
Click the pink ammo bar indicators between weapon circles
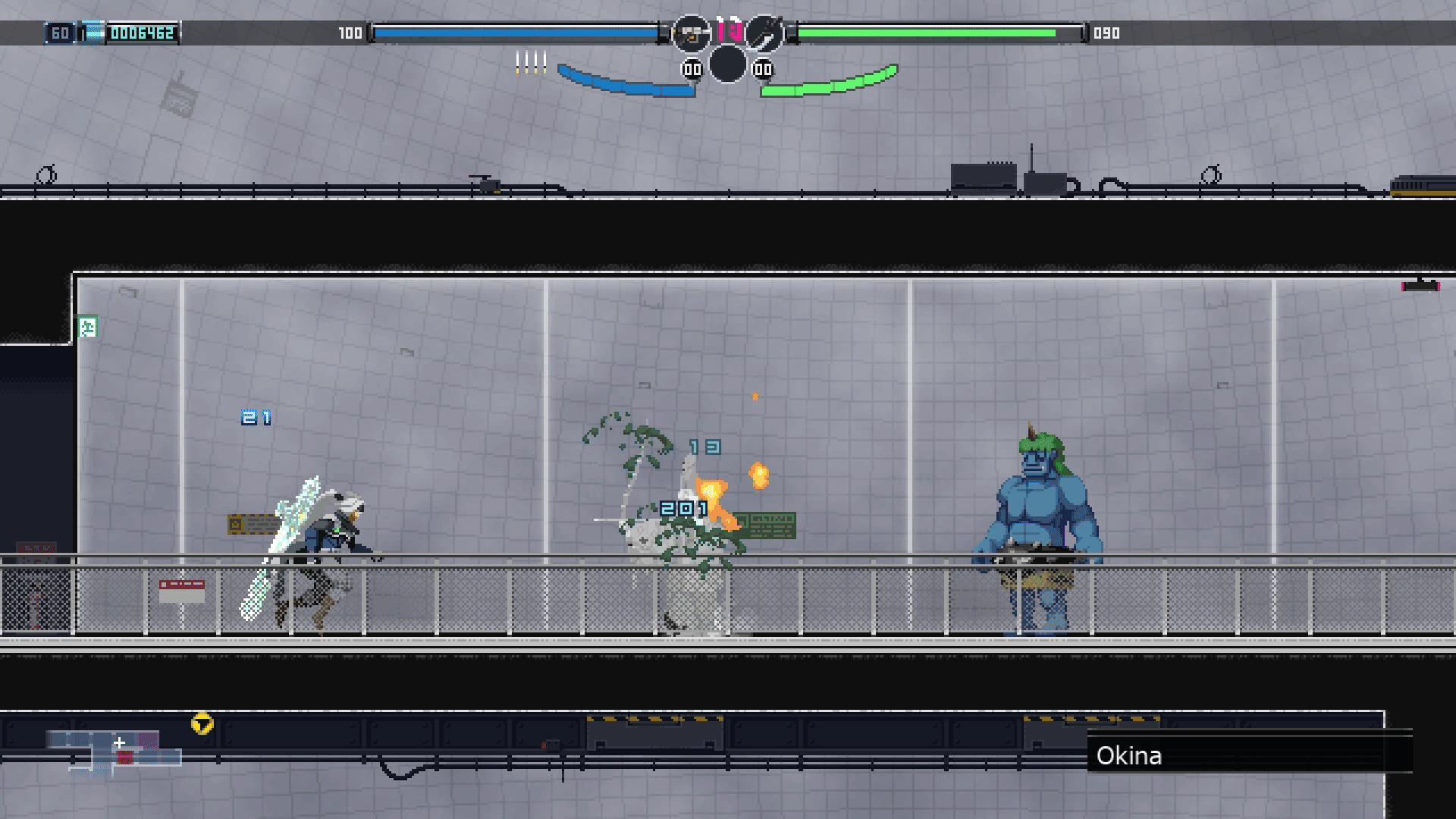(728, 30)
